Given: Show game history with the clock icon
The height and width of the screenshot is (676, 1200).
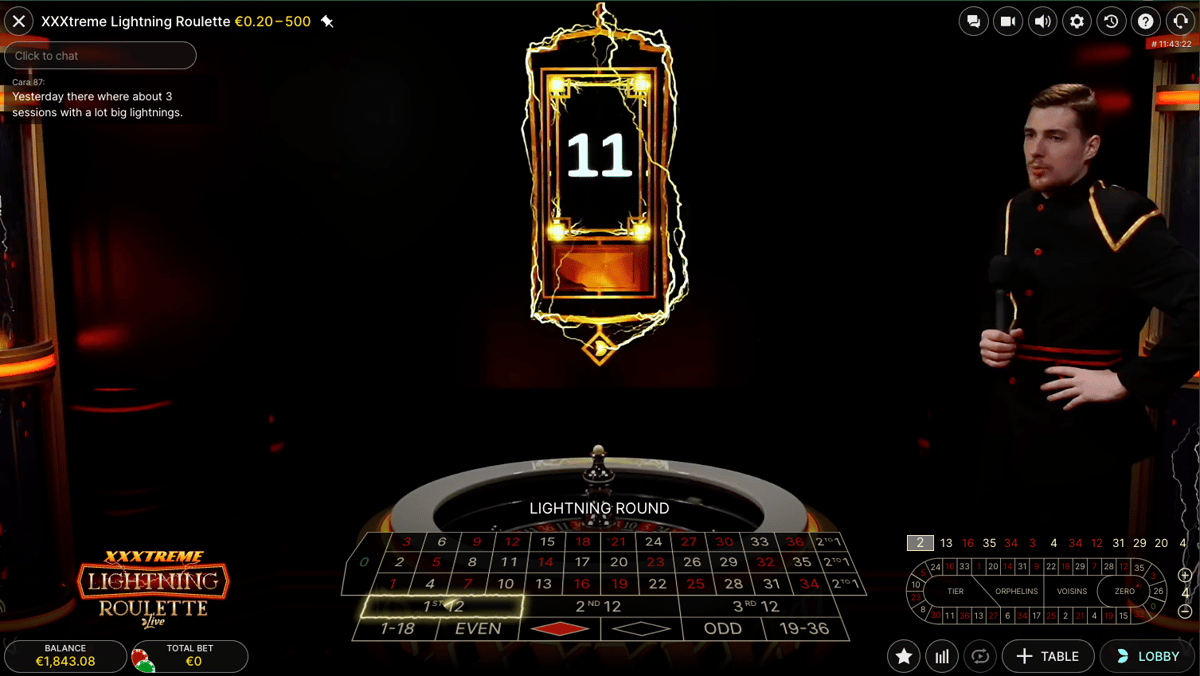Looking at the screenshot, I should (x=1111, y=21).
